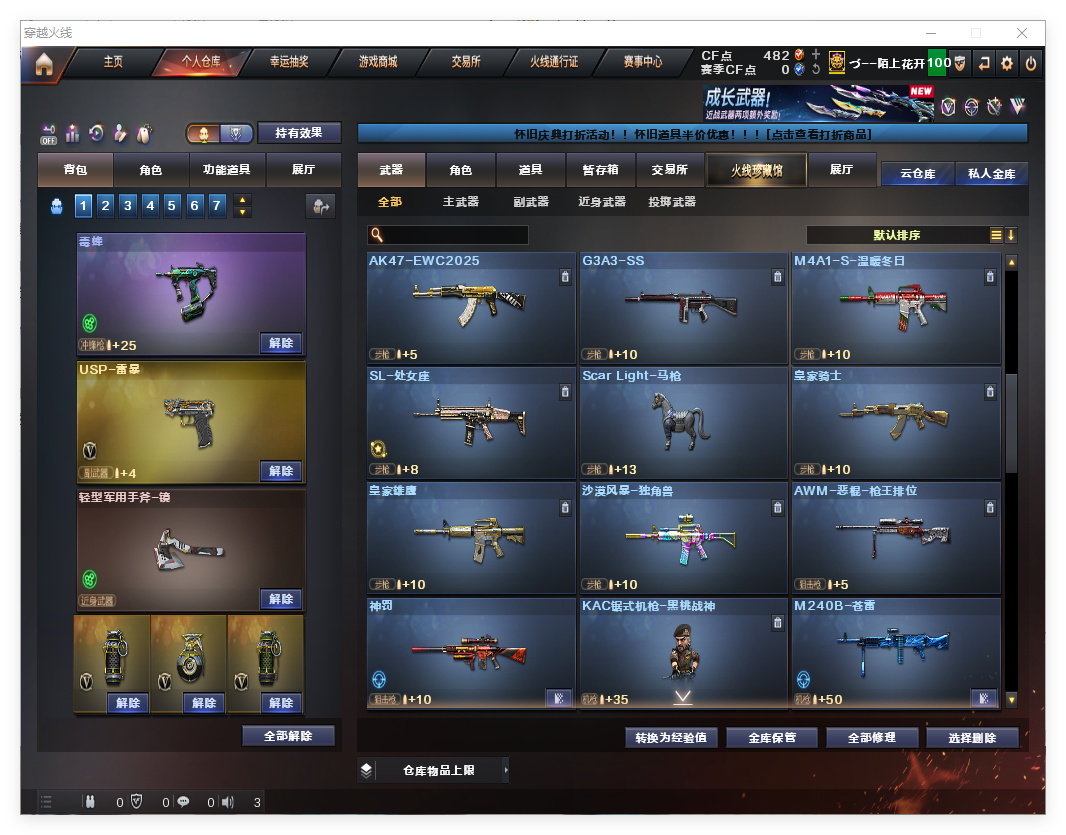The height and width of the screenshot is (835, 1066).
Task: Show the 持有效果 owned effects
Action: [299, 133]
